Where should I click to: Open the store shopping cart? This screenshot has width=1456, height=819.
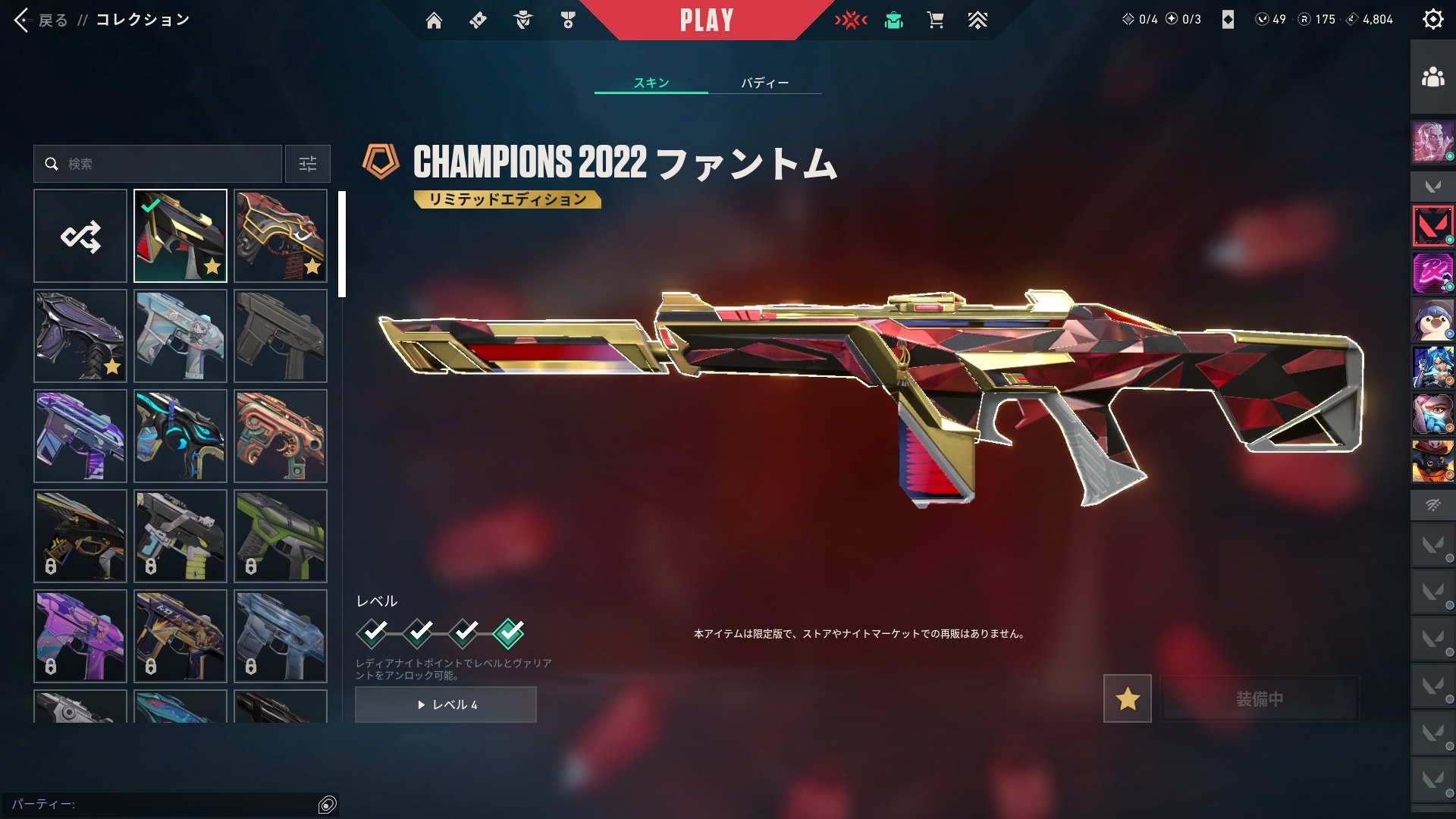coord(935,20)
